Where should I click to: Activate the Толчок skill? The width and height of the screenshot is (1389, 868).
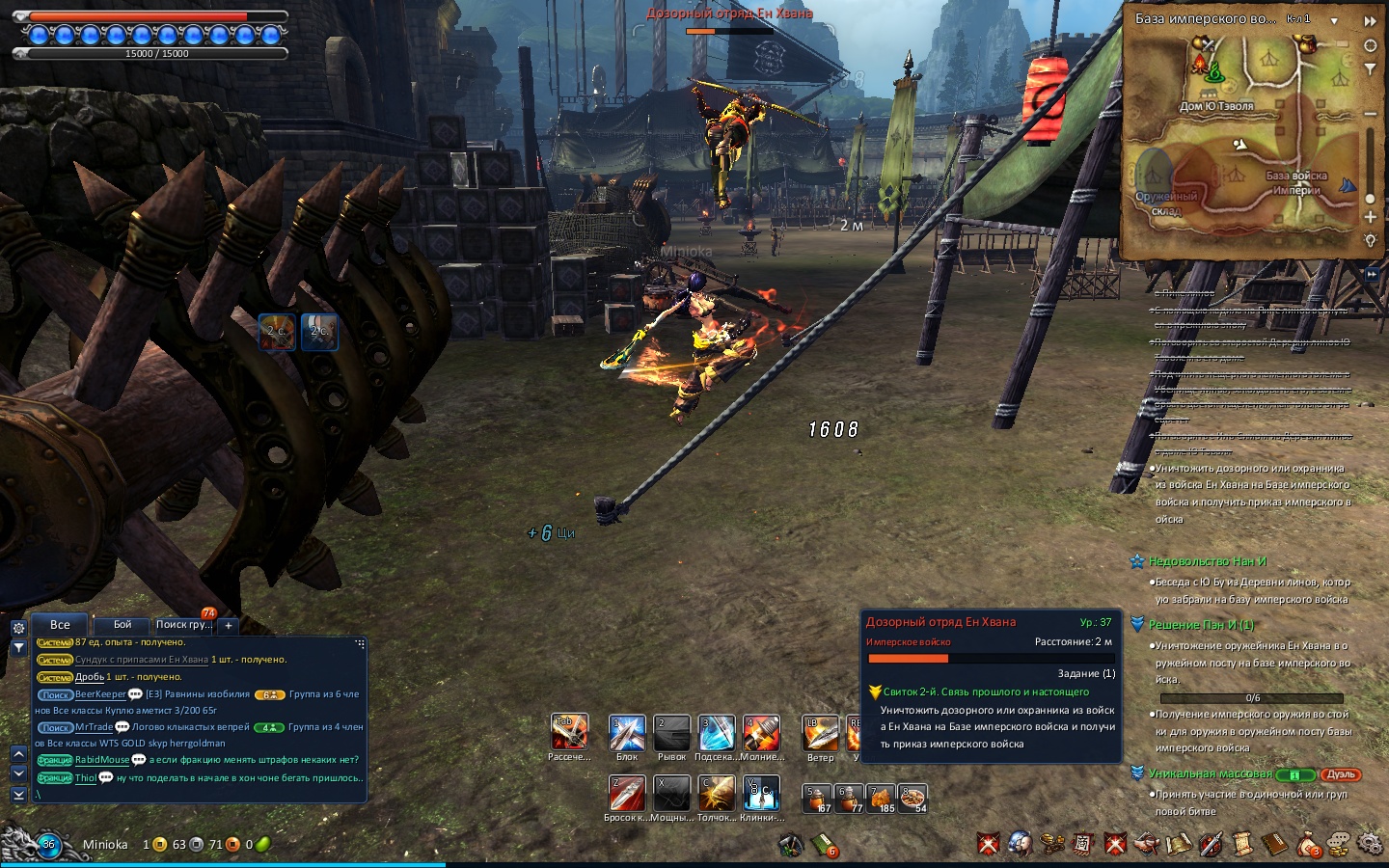point(717,794)
